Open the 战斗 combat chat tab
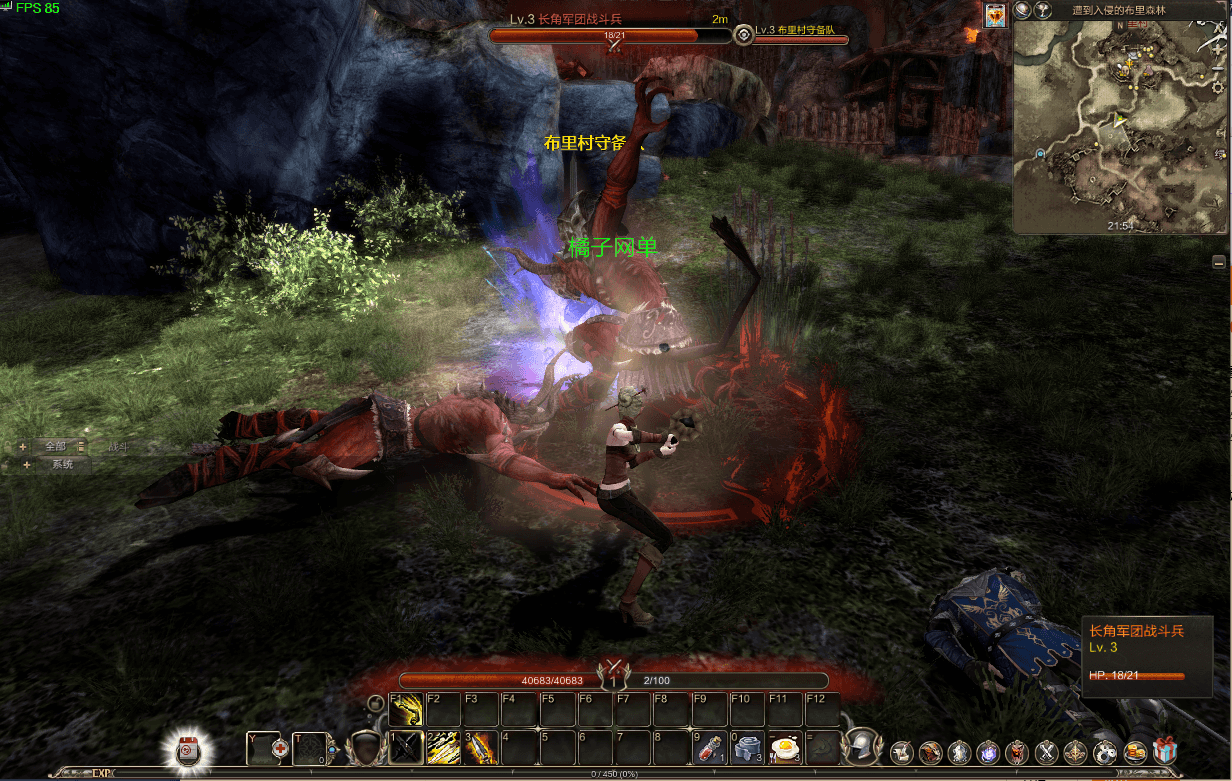 click(x=118, y=446)
